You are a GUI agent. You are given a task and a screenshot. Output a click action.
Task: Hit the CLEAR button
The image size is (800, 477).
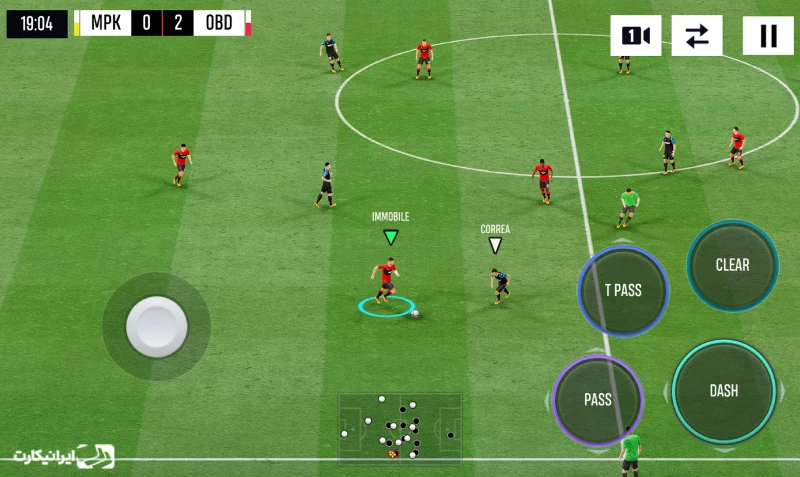[732, 265]
